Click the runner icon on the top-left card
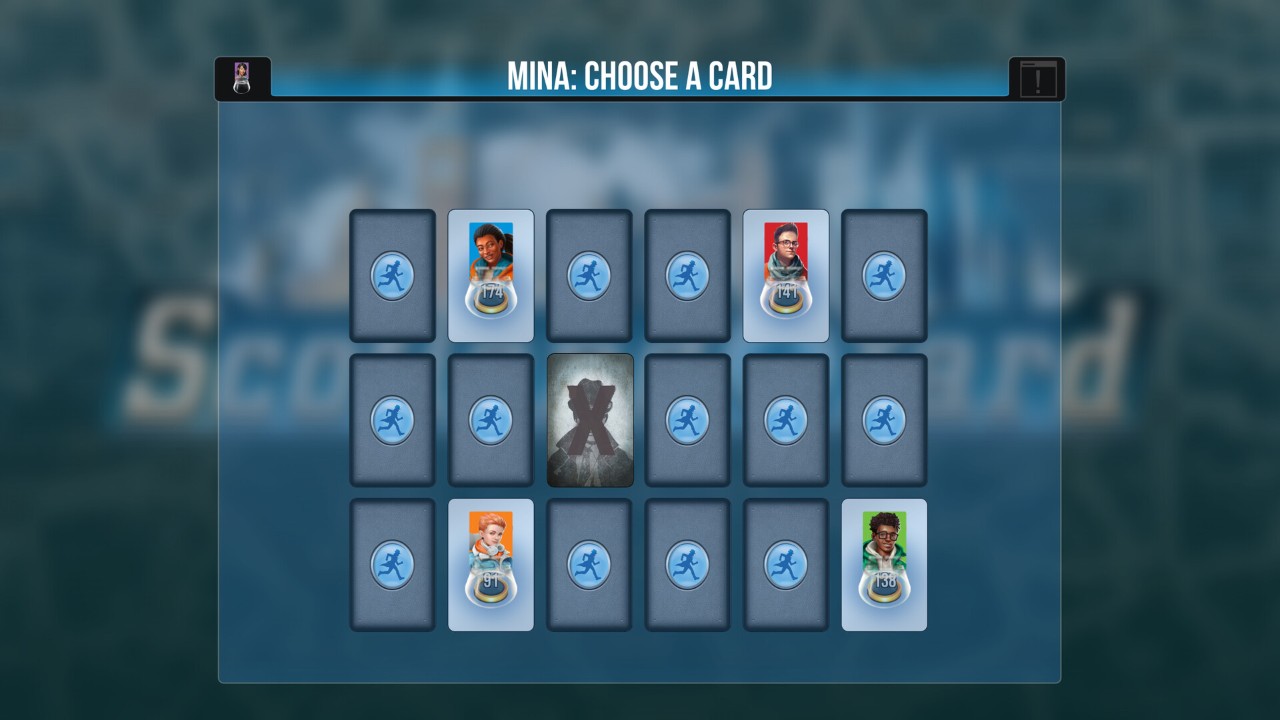This screenshot has height=720, width=1280. coord(392,274)
